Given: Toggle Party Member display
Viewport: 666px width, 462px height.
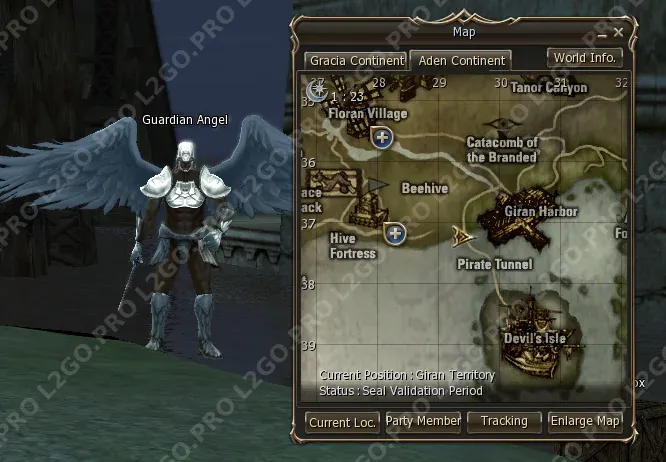Looking at the screenshot, I should coord(423,422).
